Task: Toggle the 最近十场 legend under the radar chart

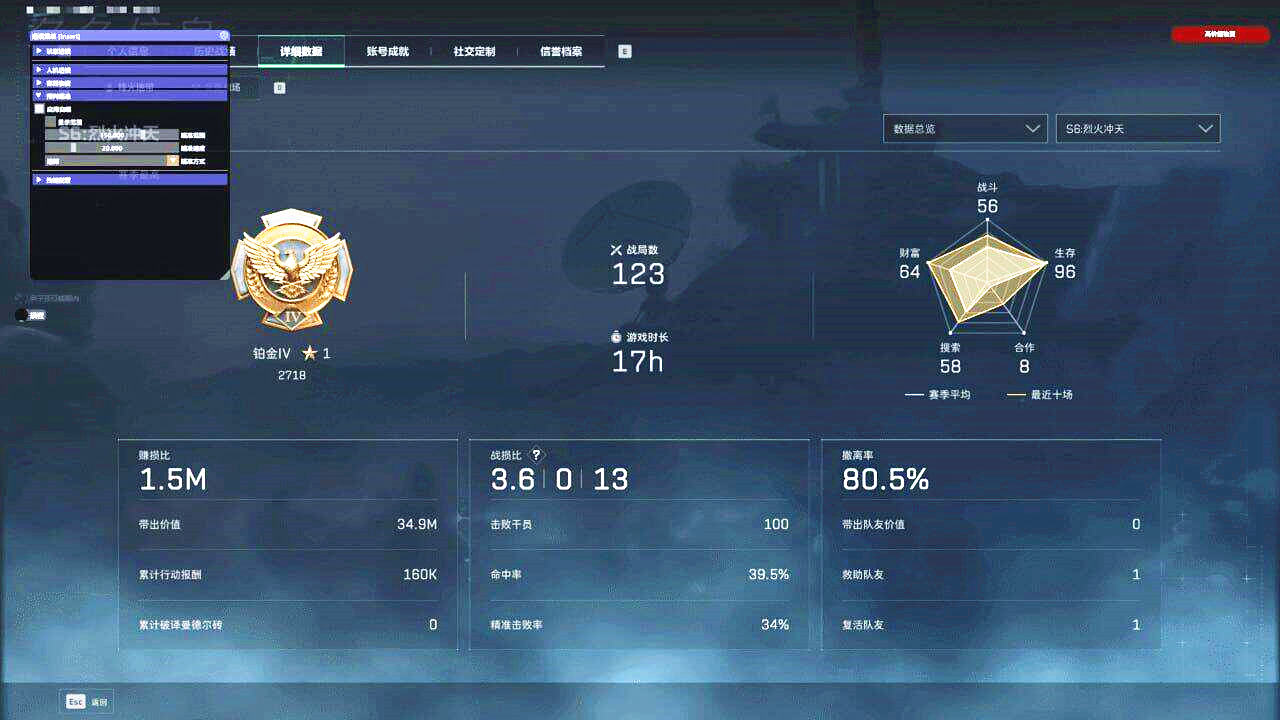Action: click(1040, 394)
